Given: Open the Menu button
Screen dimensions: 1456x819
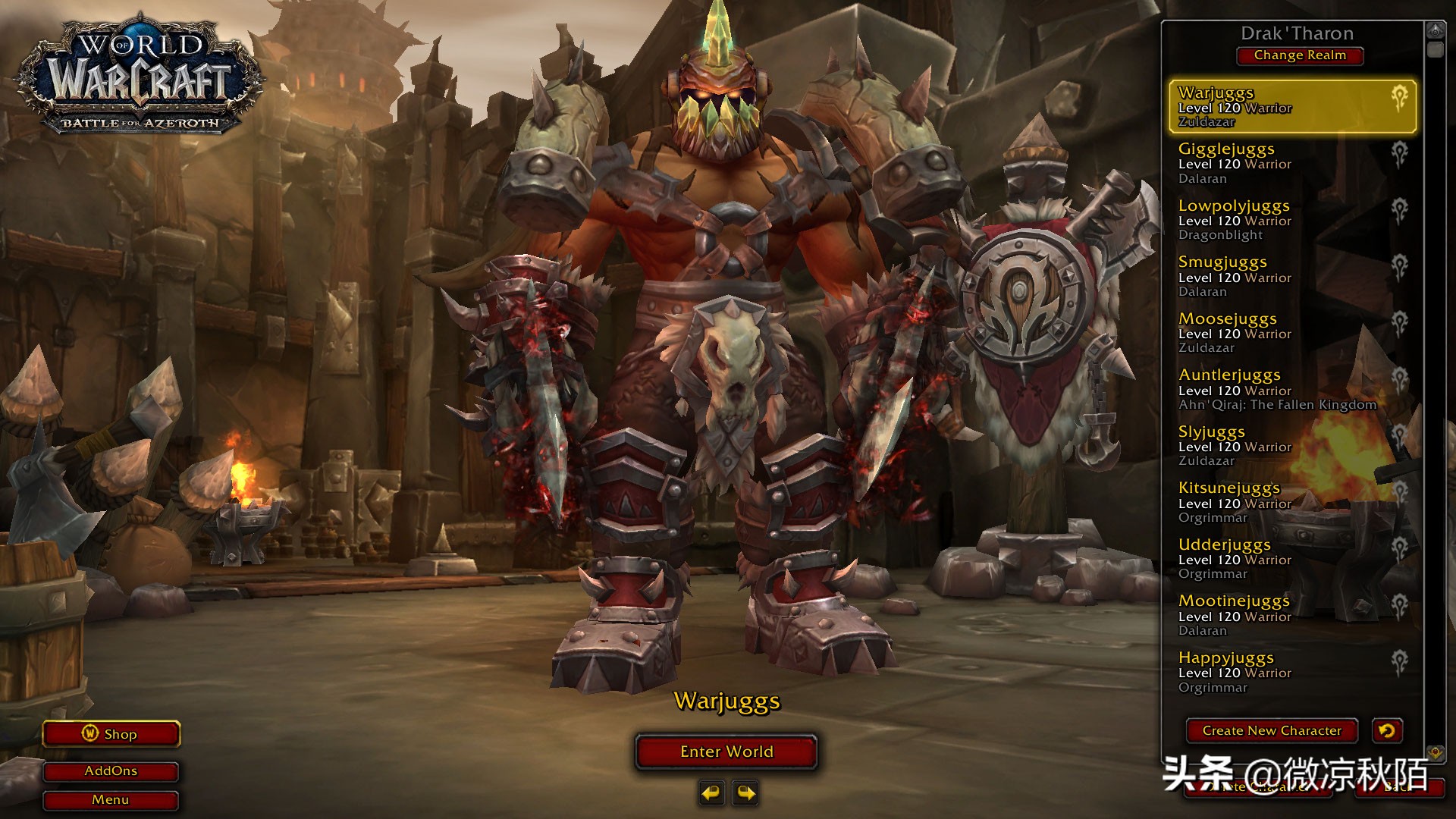Looking at the screenshot, I should click(x=111, y=800).
